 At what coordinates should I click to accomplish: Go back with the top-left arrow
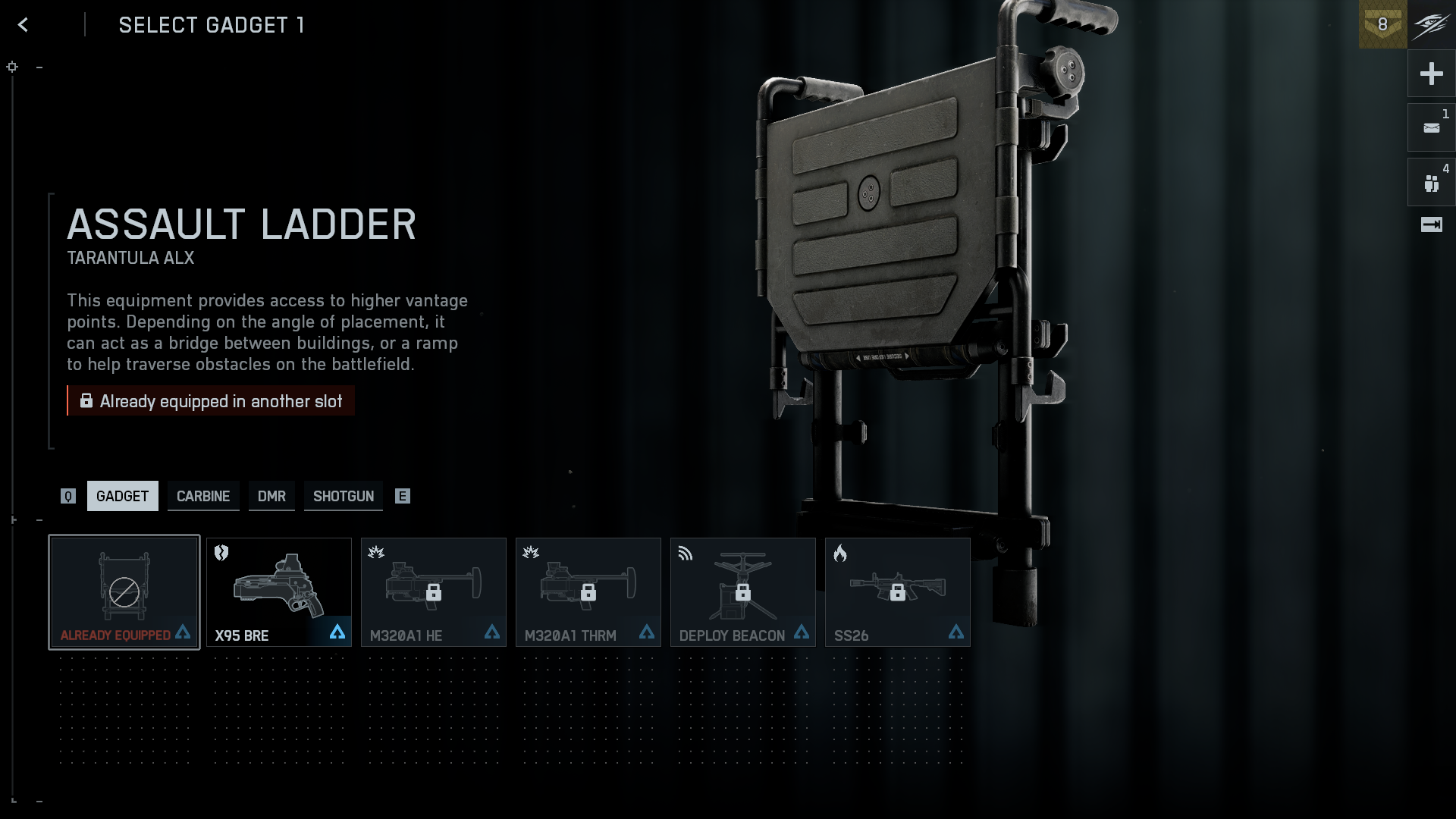(x=23, y=25)
